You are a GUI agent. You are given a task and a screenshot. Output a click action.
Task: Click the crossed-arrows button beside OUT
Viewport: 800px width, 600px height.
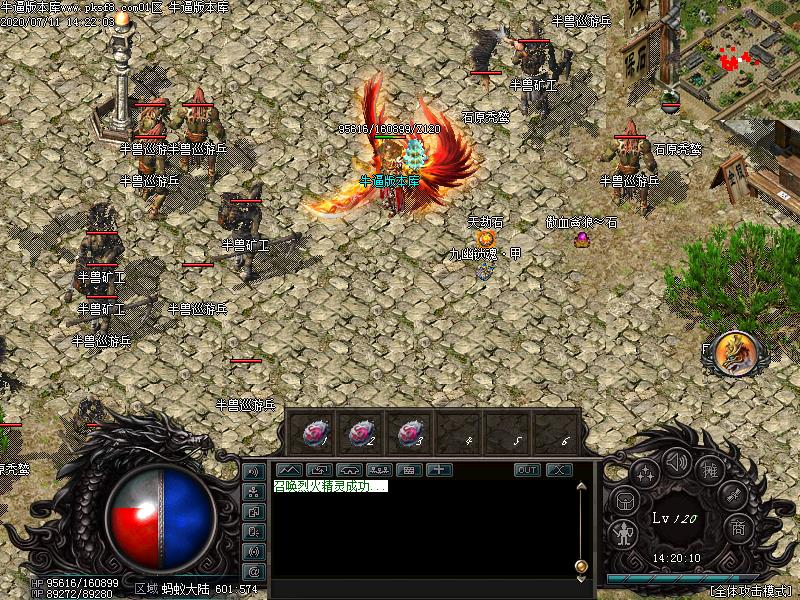(558, 470)
